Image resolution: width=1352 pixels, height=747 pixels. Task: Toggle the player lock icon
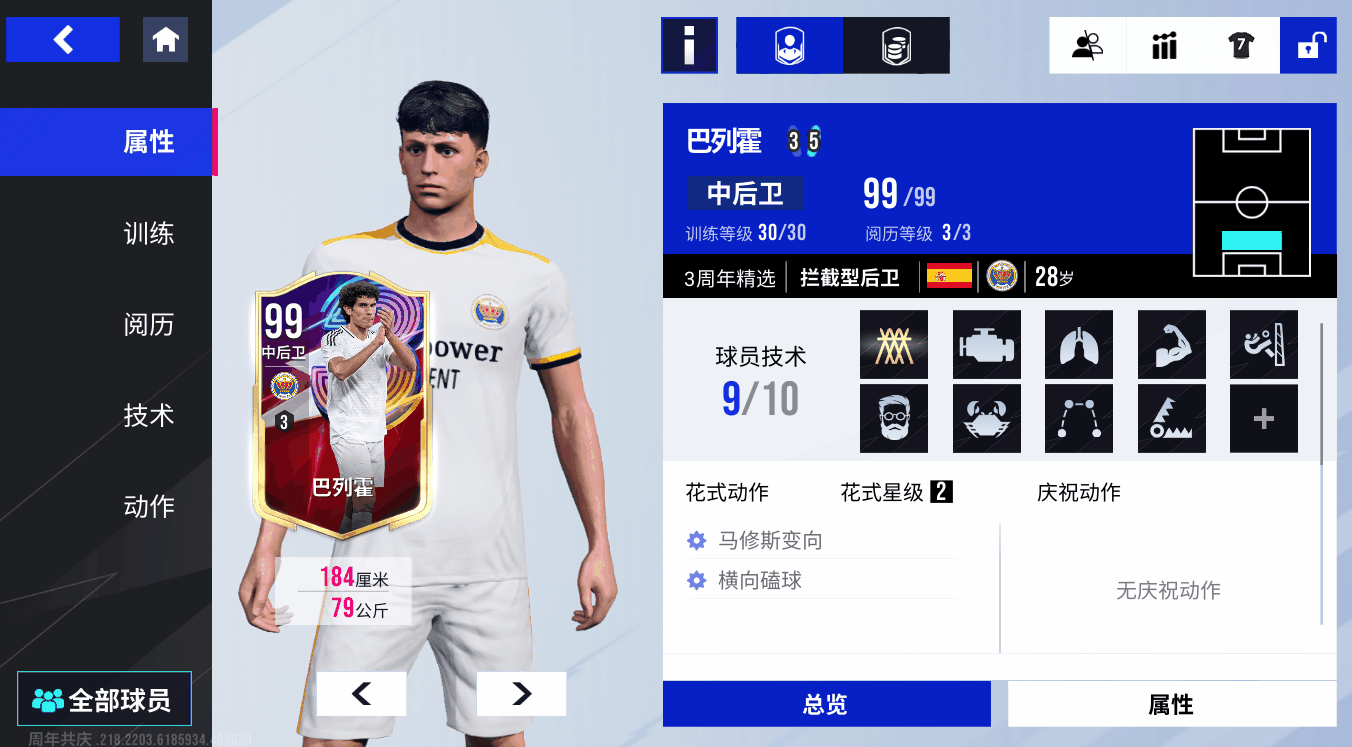point(1308,46)
